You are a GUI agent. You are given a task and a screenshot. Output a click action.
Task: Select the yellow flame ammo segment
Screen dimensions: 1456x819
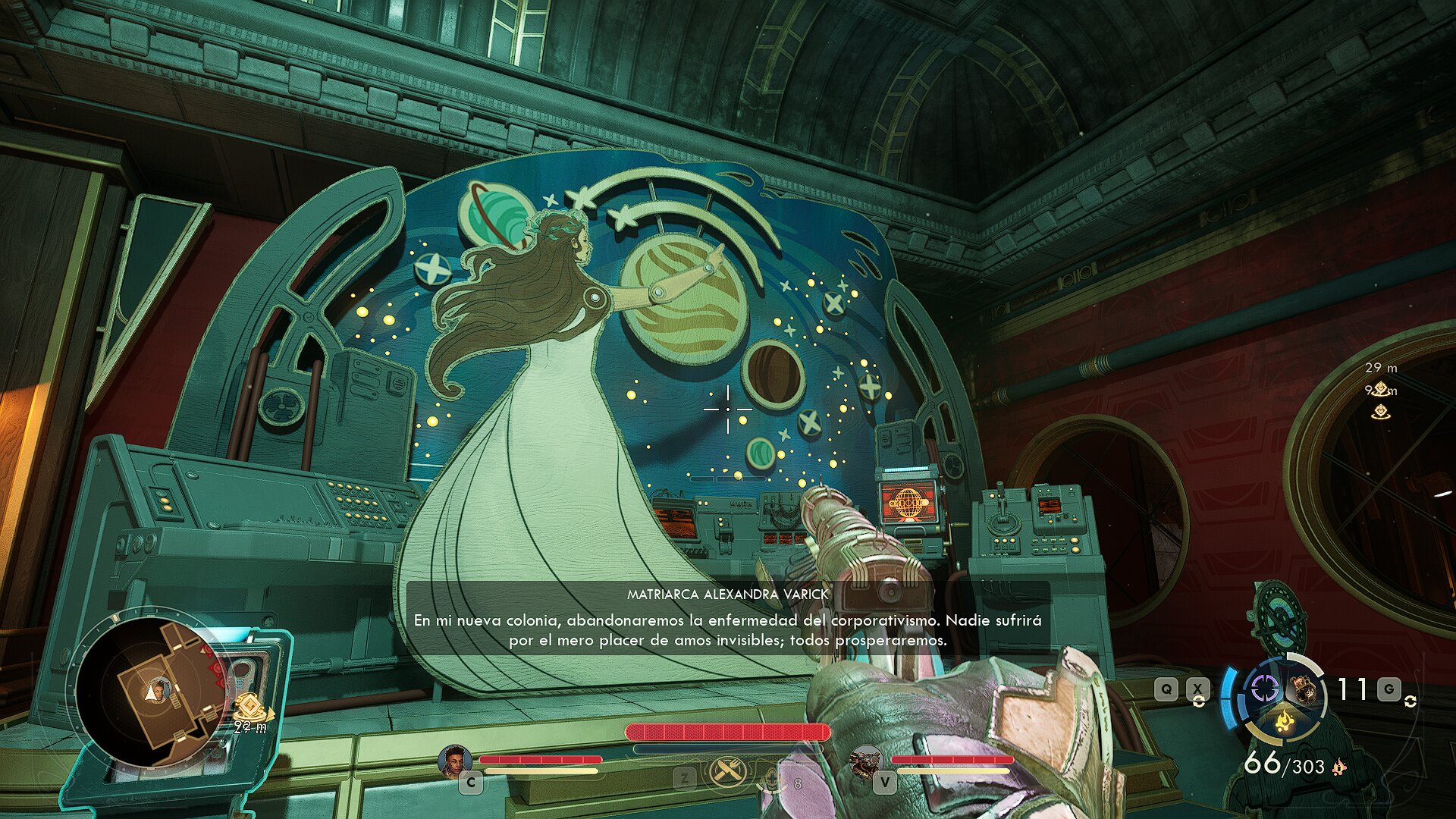coord(1284,719)
